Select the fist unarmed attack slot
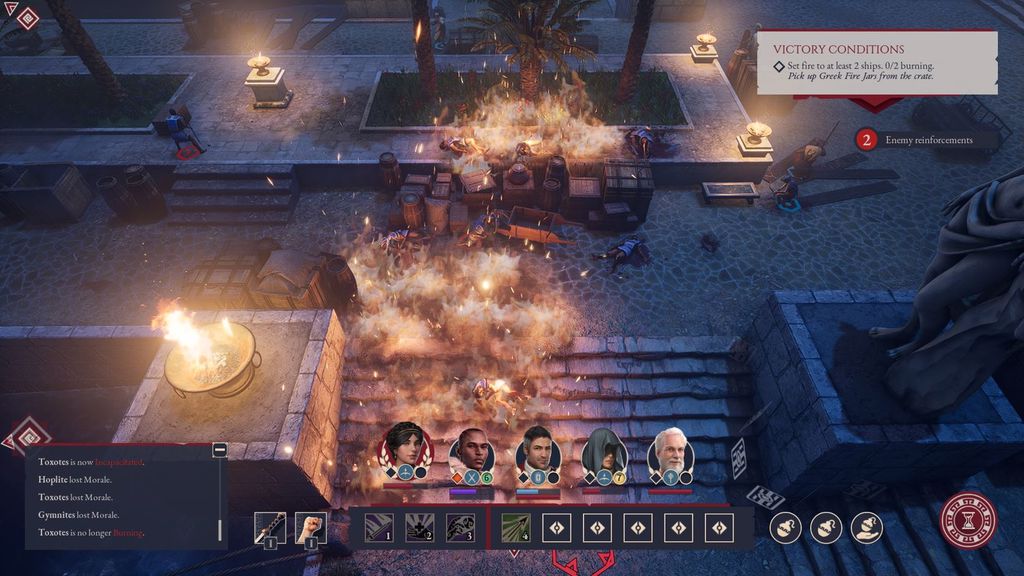 coord(311,526)
